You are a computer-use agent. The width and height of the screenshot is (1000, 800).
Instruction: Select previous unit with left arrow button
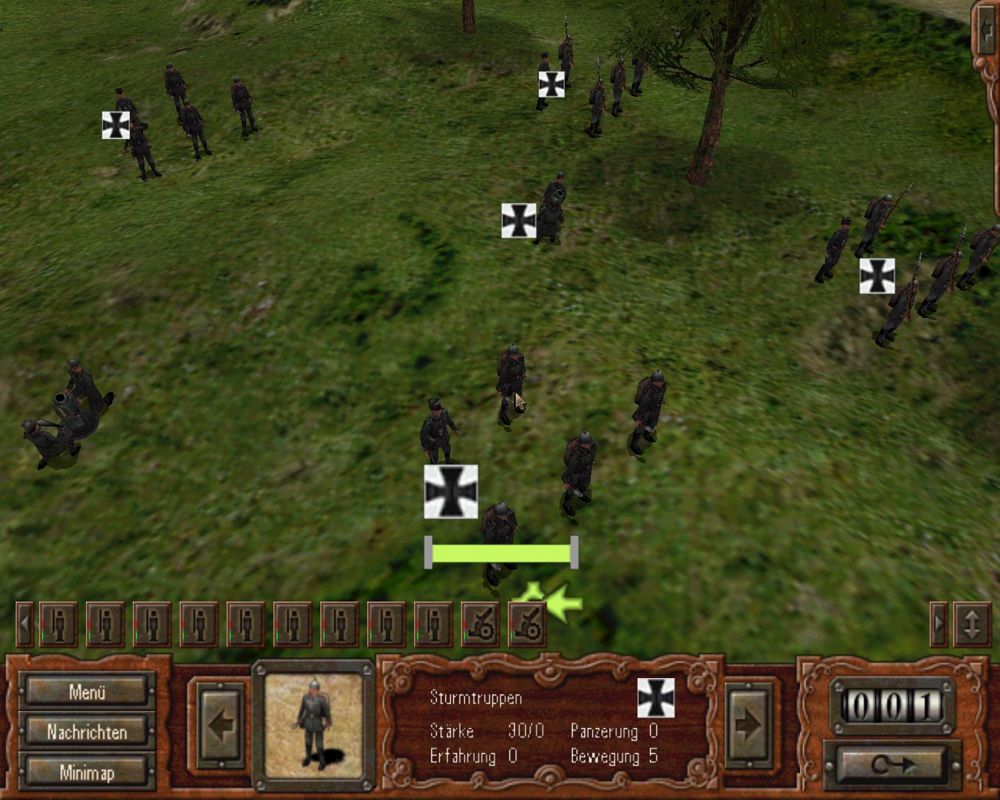pos(217,725)
